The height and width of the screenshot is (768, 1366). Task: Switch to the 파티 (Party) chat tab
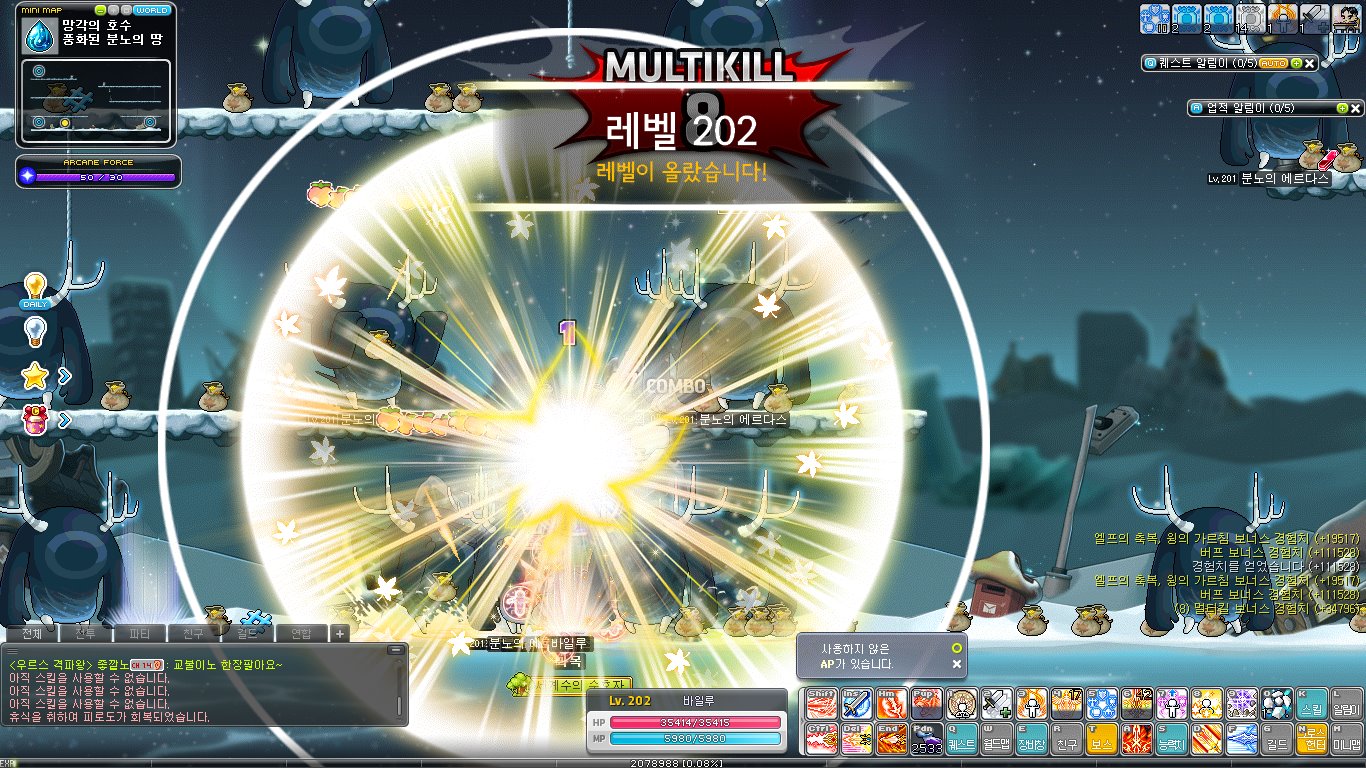click(139, 633)
